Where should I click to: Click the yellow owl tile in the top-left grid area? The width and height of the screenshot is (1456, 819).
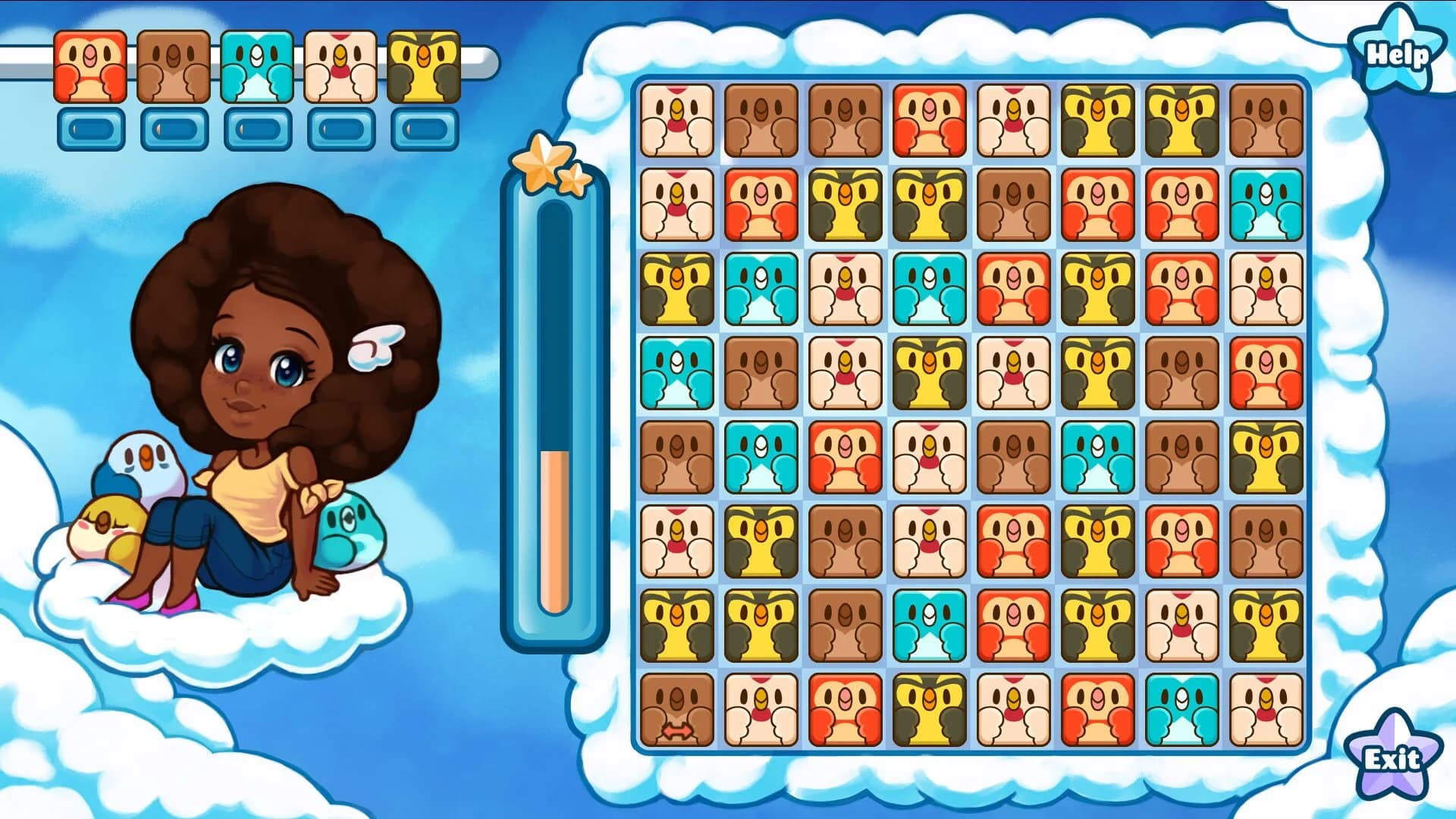click(677, 289)
